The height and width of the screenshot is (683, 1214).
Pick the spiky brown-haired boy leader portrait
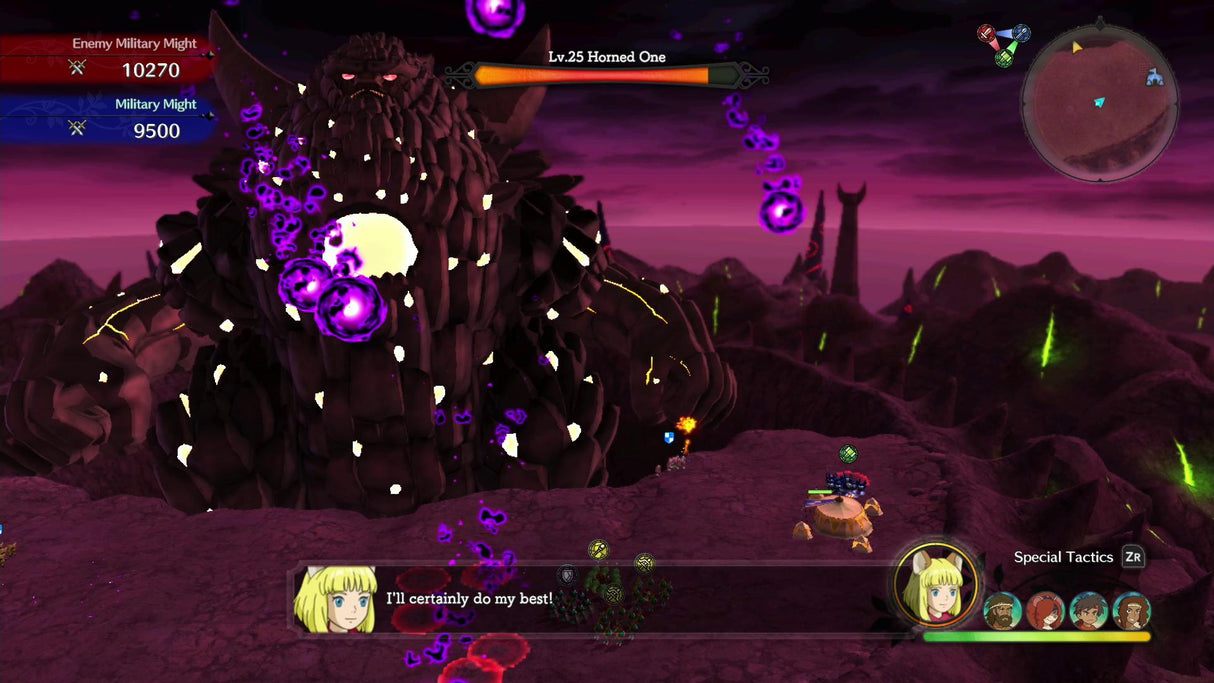click(x=1089, y=610)
